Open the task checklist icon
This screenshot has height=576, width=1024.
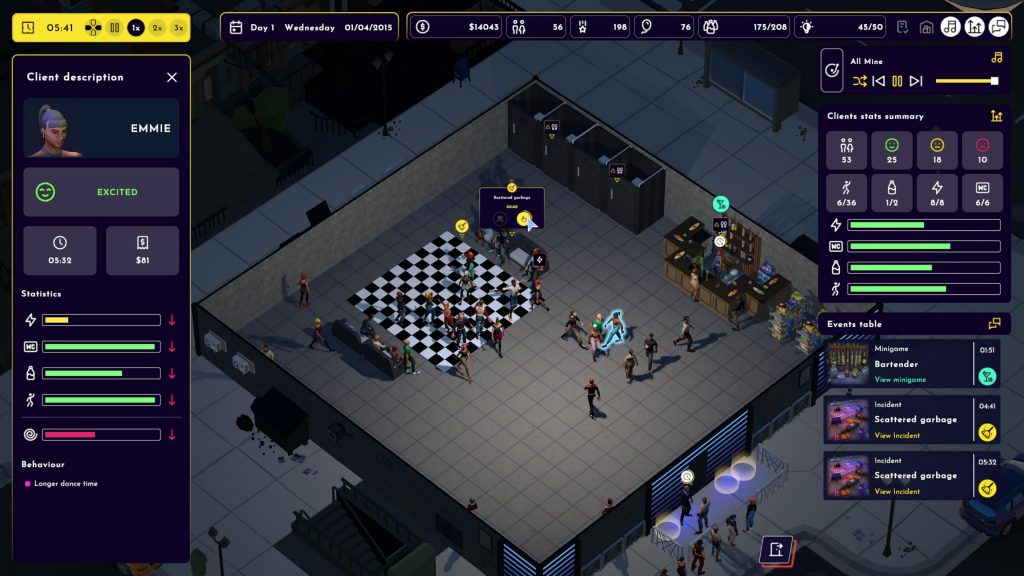coord(903,27)
